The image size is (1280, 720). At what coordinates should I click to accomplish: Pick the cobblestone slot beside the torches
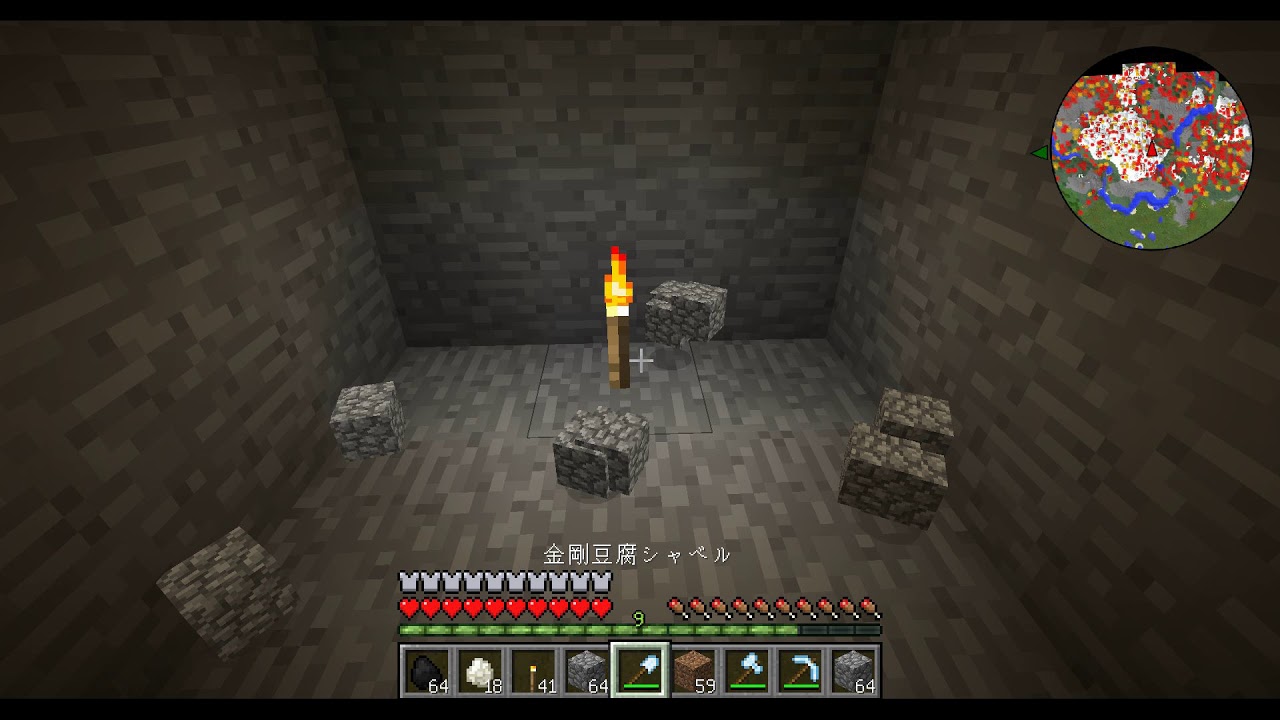(586, 670)
